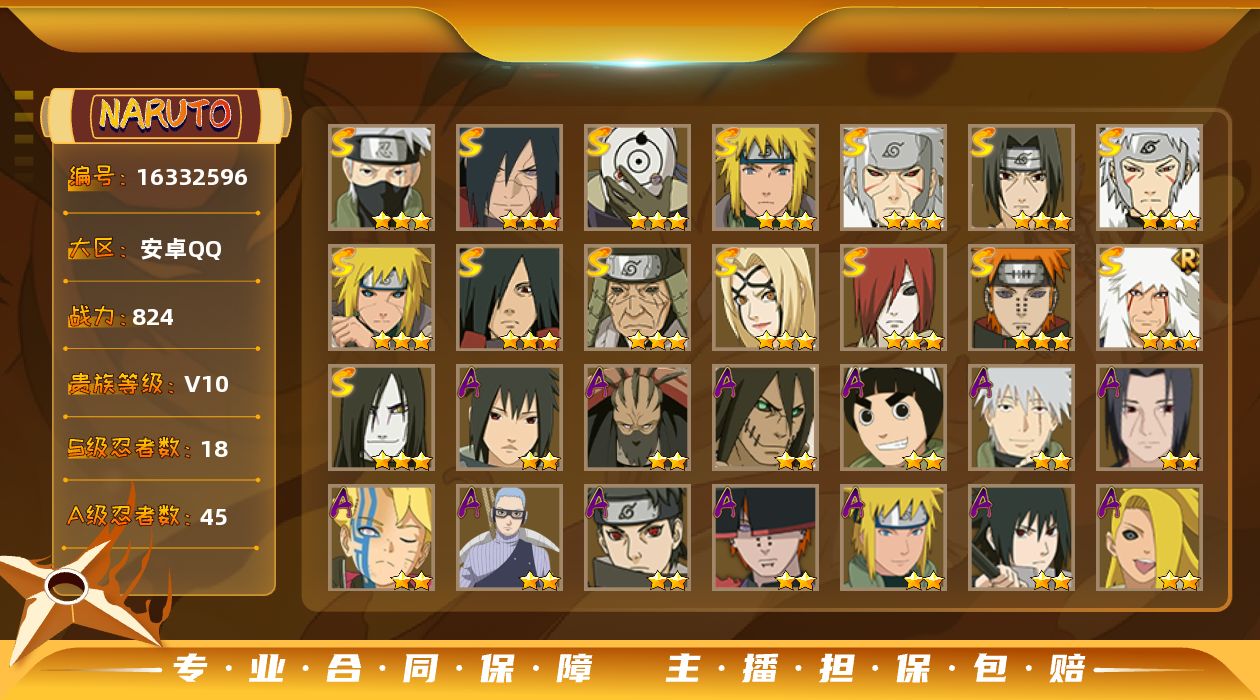Image resolution: width=1260 pixels, height=700 pixels.
Task: Pick the S-rank Itachi with forehead protector
Action: point(1021,177)
